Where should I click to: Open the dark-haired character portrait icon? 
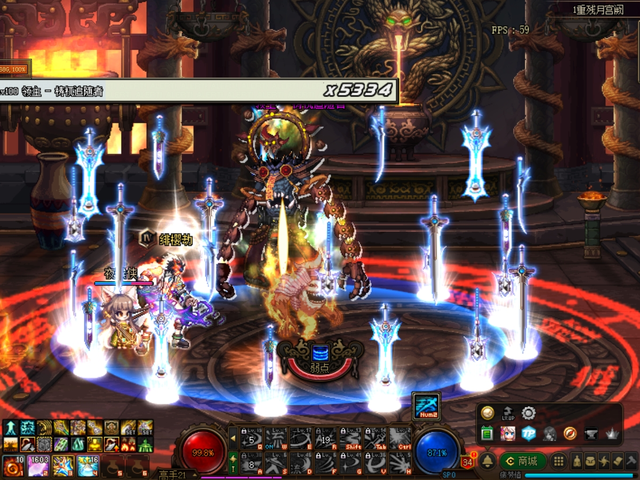(x=550, y=433)
